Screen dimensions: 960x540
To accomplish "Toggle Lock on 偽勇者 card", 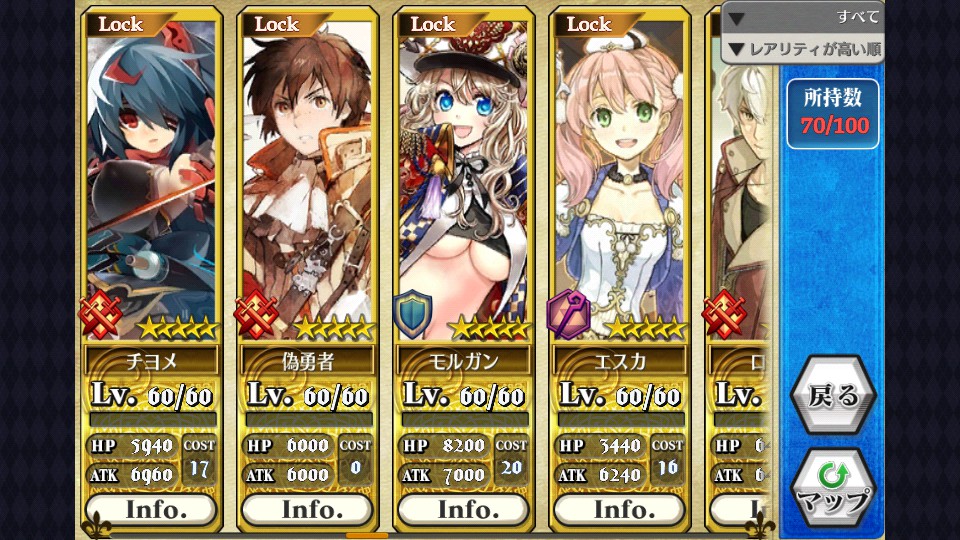I will pos(277,24).
